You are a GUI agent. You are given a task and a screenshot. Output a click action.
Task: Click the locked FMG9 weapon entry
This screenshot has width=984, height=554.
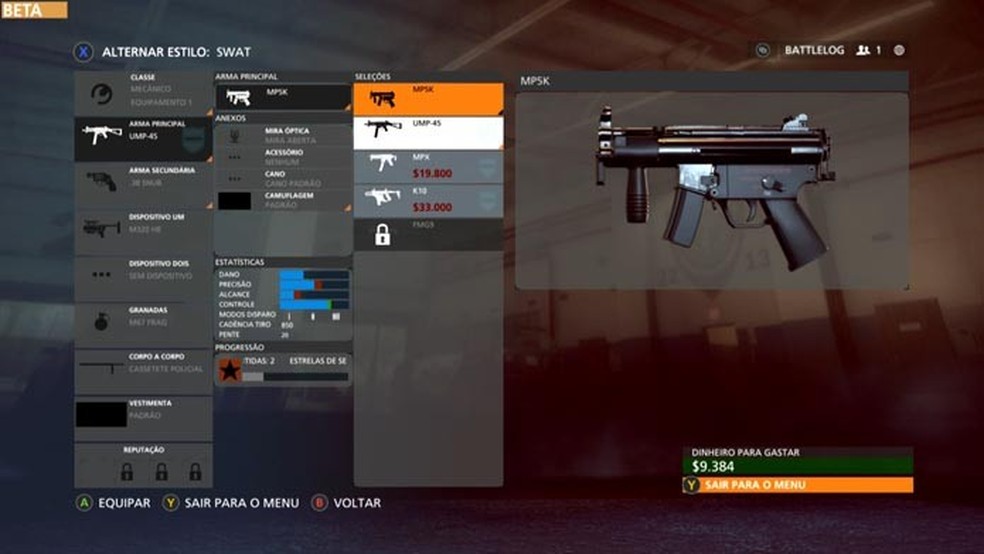coord(428,234)
